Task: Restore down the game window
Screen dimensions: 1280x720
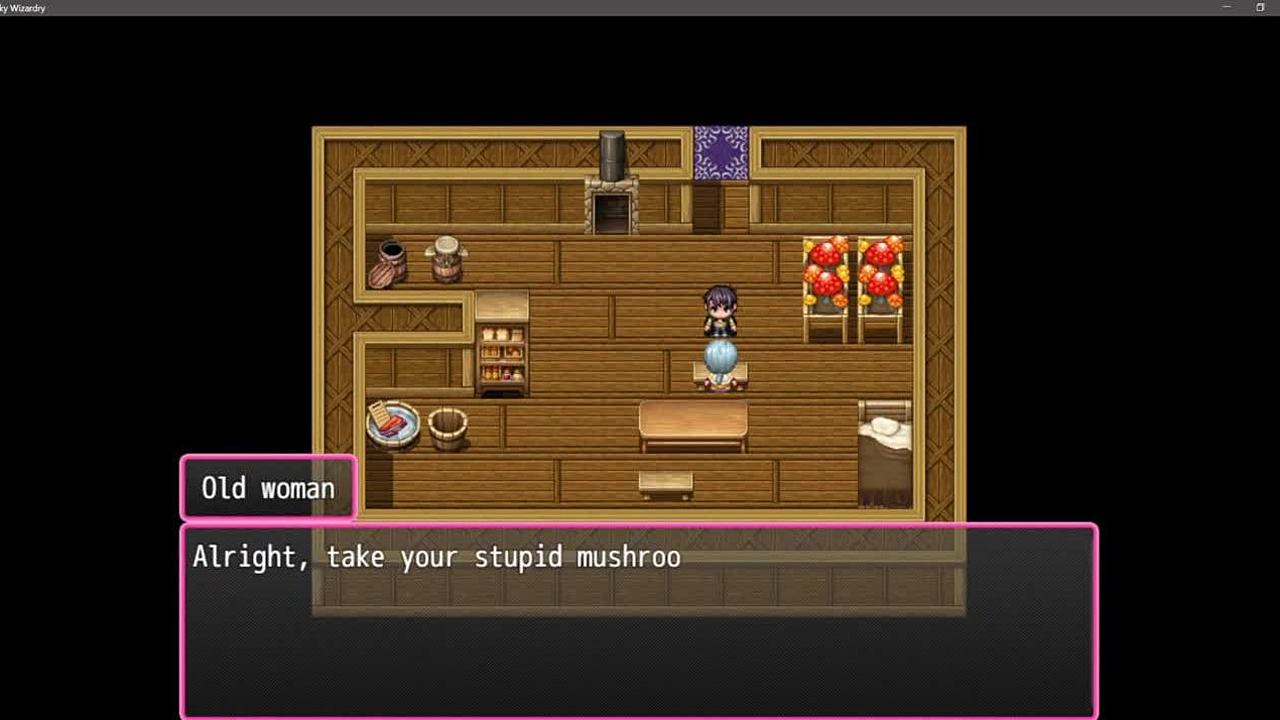Action: click(1260, 8)
